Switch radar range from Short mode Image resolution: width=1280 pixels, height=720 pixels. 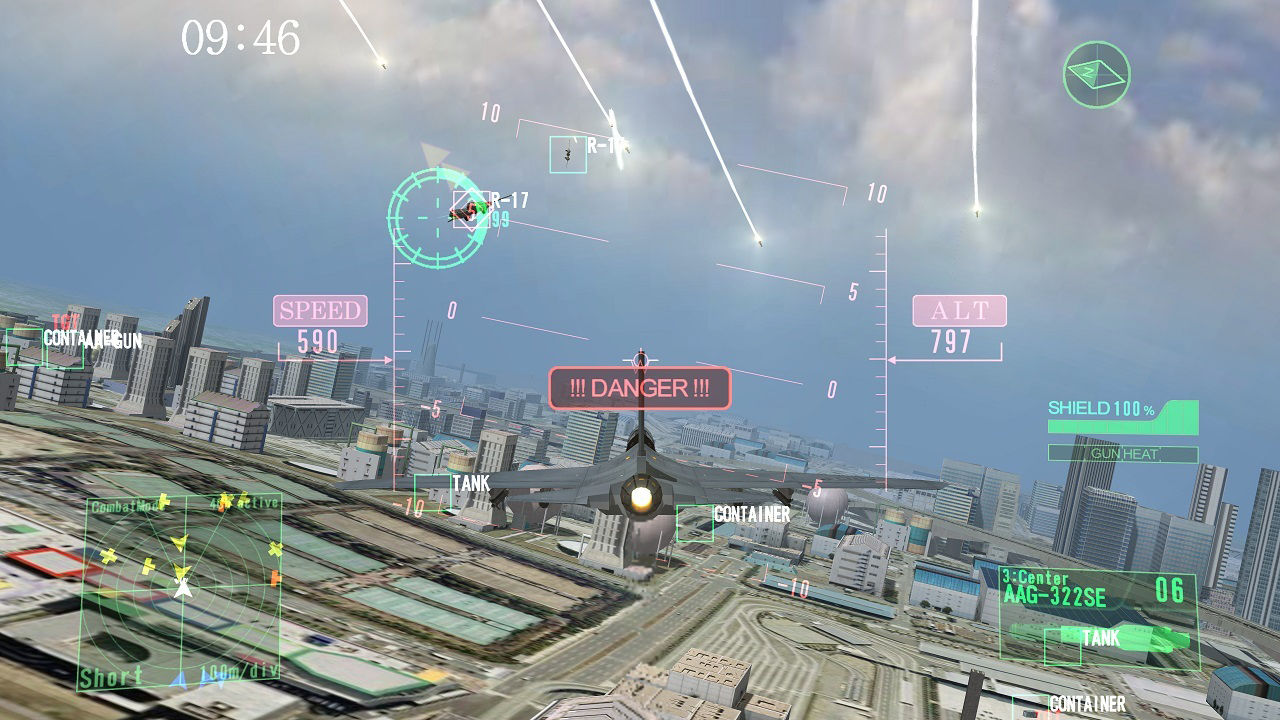[x=107, y=679]
